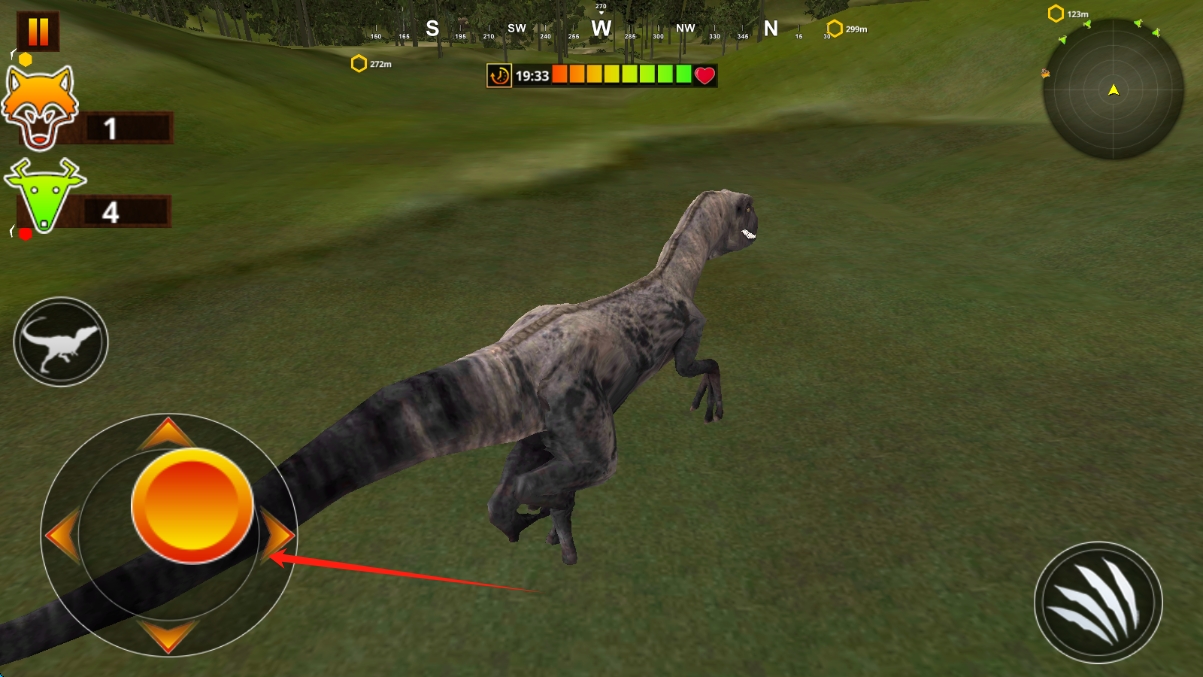Activate the dinosaur silhouette ability button
The image size is (1203, 677).
coord(61,342)
